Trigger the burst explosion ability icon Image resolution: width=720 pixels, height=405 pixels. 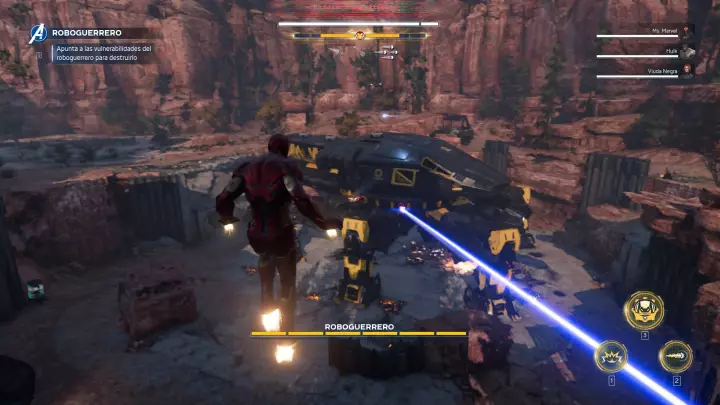(x=611, y=356)
